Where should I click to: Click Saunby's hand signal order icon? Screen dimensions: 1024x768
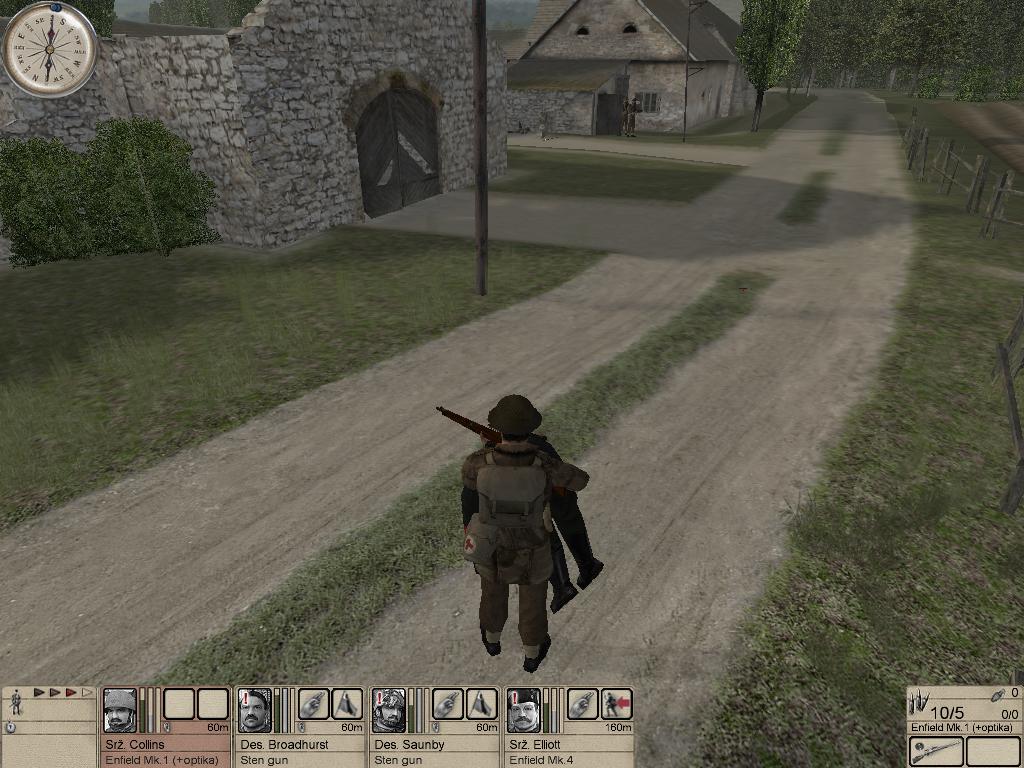pos(447,704)
